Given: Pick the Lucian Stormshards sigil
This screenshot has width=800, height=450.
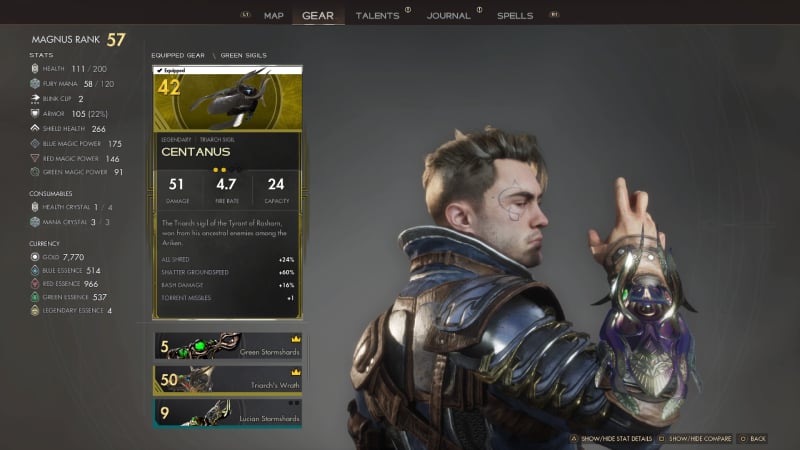Looking at the screenshot, I should (227, 412).
